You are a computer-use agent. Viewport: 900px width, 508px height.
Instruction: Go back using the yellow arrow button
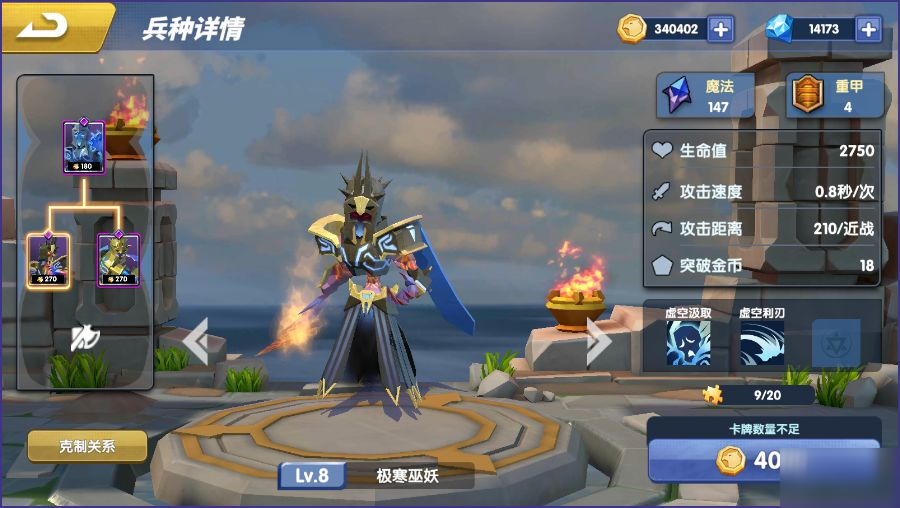pyautogui.click(x=48, y=26)
